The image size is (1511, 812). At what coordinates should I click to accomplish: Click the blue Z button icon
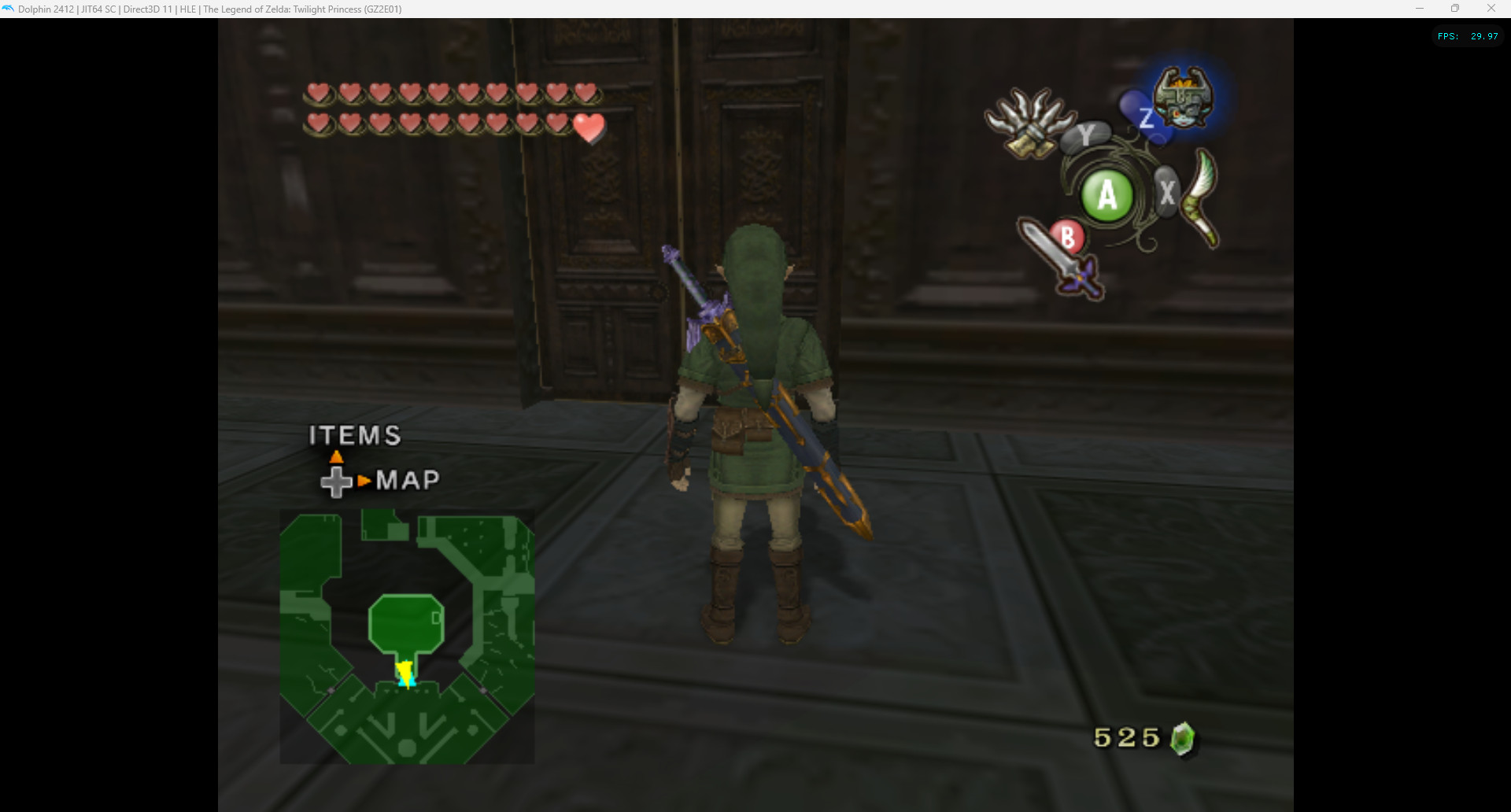[x=1147, y=116]
